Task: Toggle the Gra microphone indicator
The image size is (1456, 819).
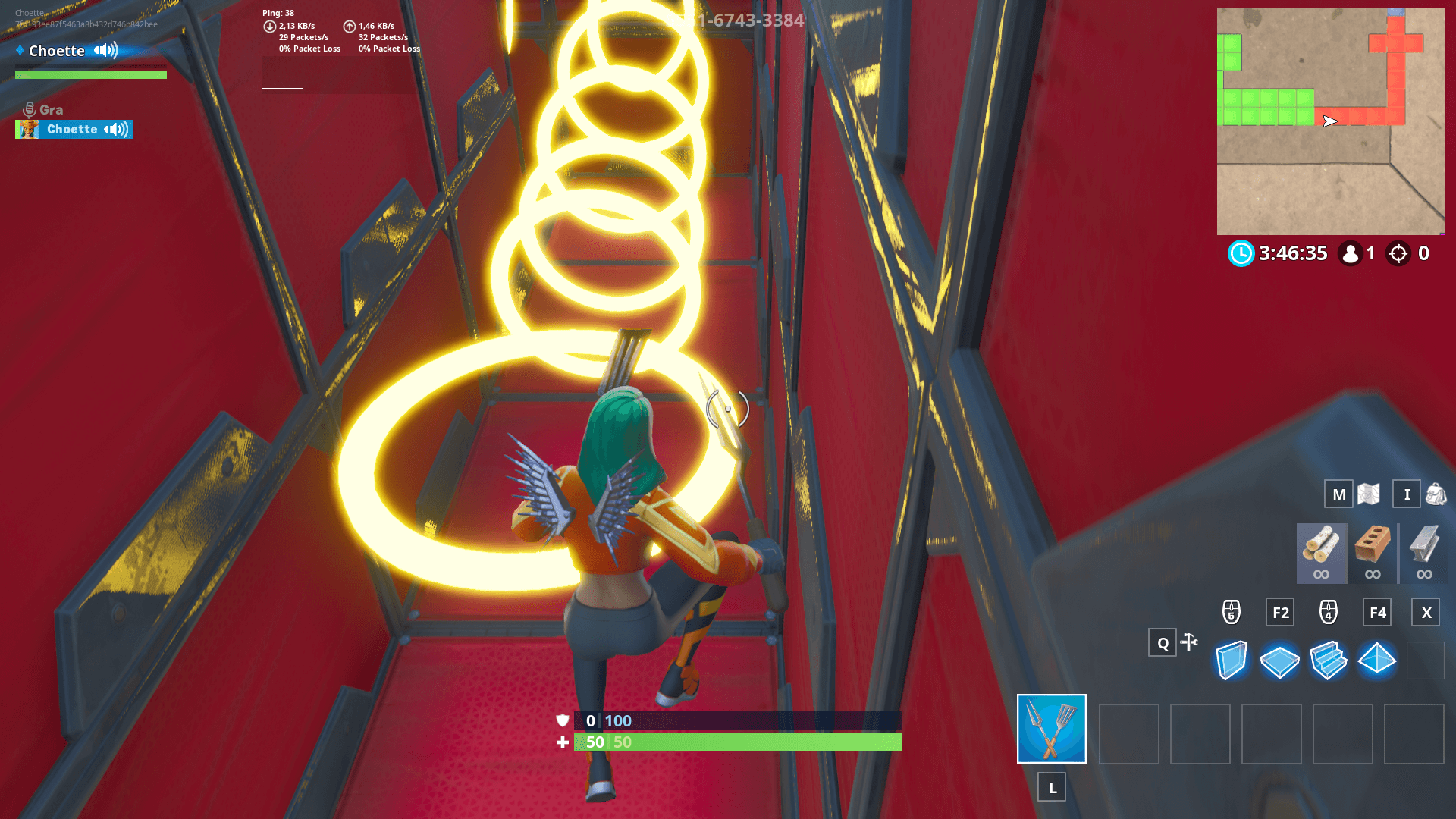Action: tap(29, 108)
